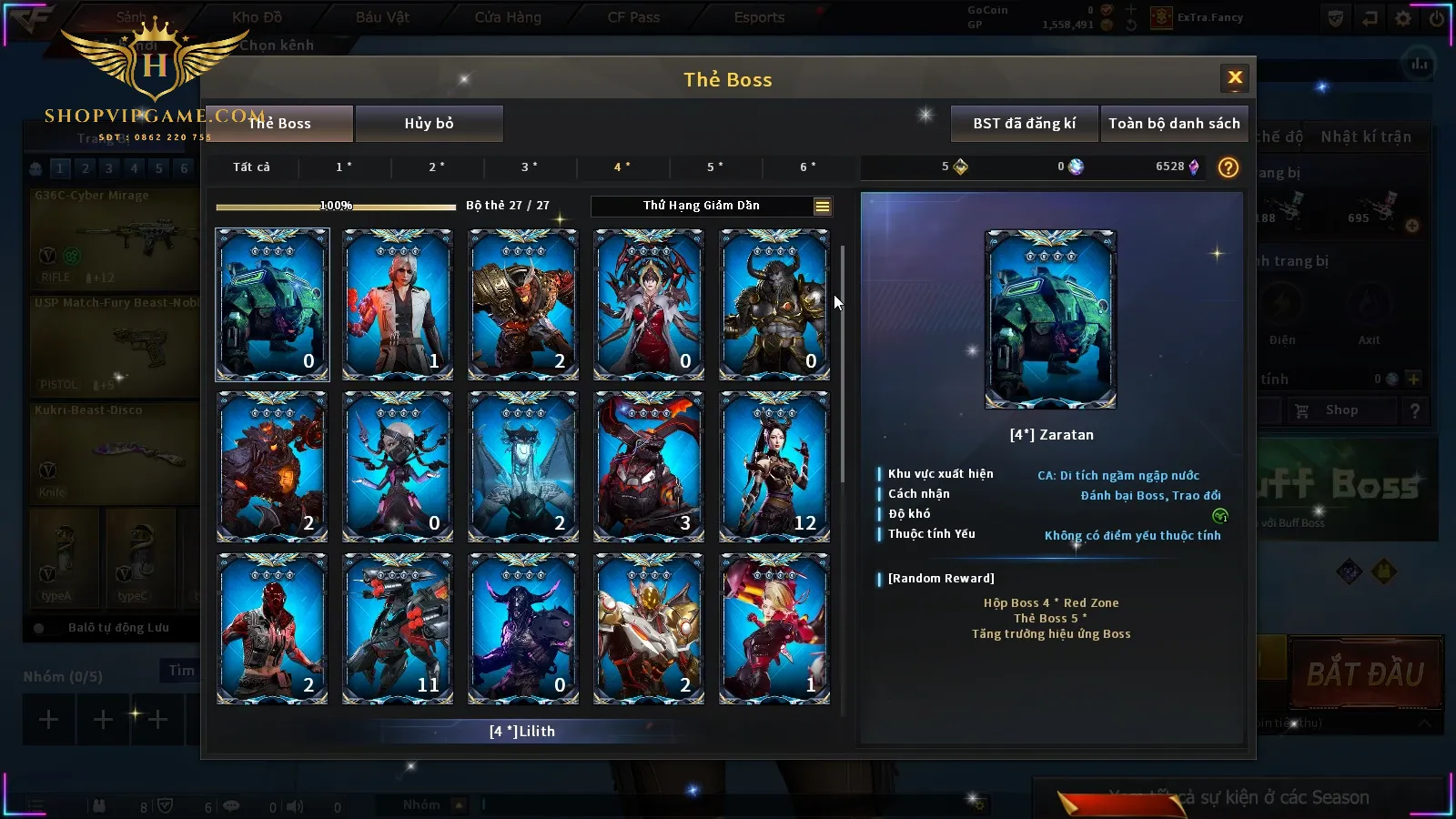Choose the boss card with count 11

(x=398, y=629)
